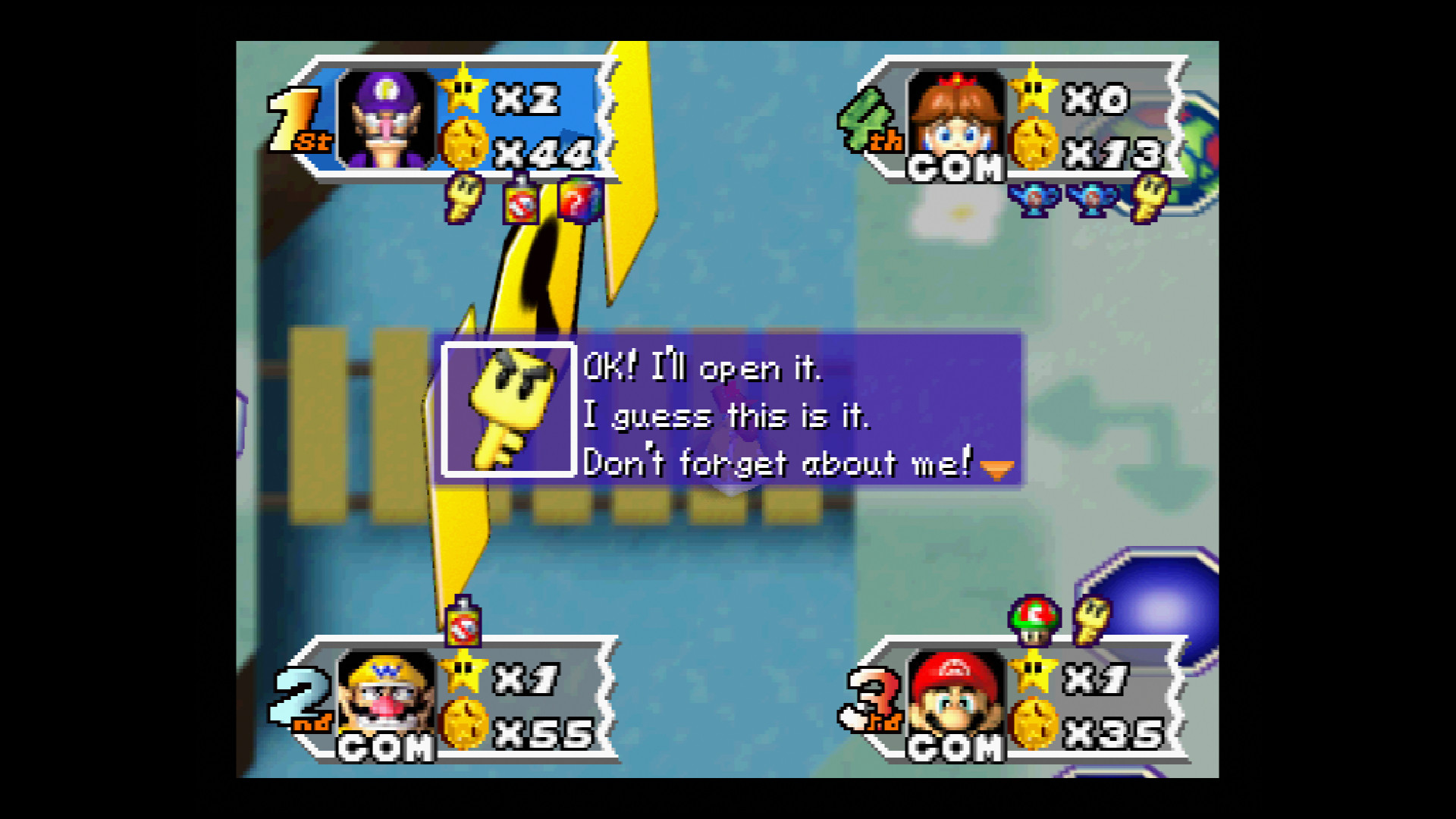Choose Waluigi's Skeleton Key item
Viewport: 1456px width, 819px height.
point(463,197)
